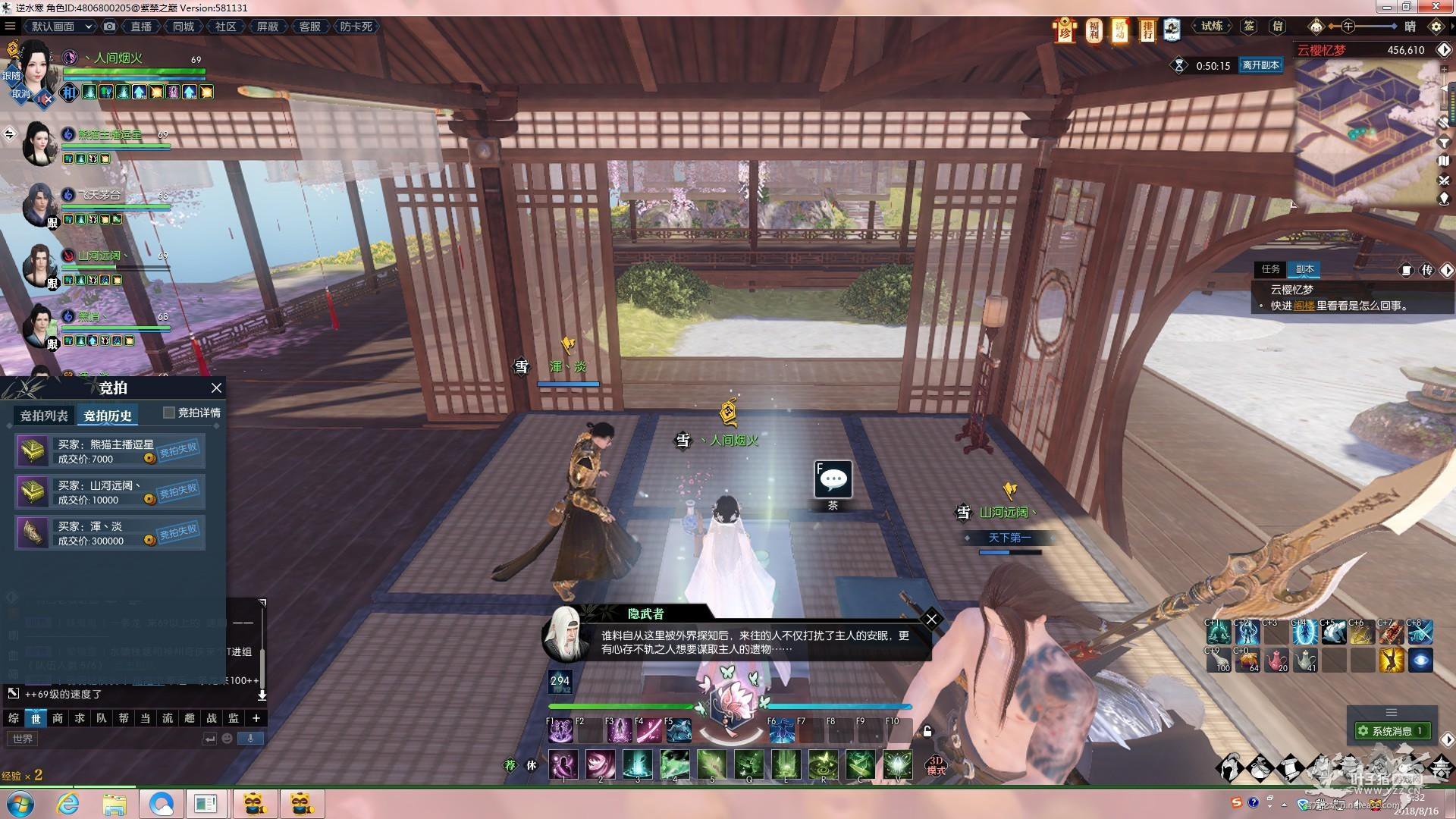Close the 隐武者 dialogue box
The height and width of the screenshot is (819, 1456).
[x=931, y=619]
